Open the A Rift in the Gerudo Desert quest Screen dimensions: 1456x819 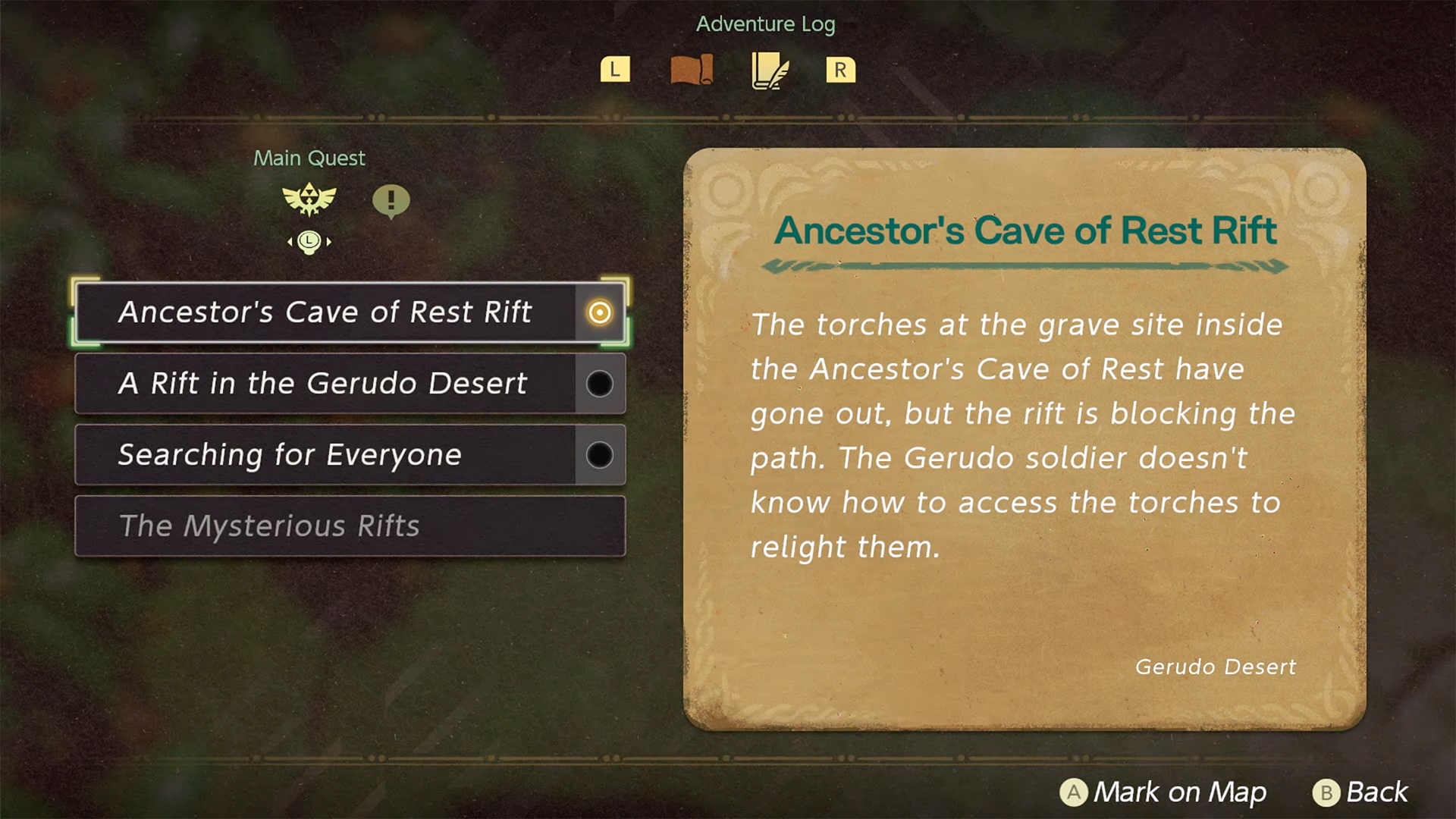(325, 384)
